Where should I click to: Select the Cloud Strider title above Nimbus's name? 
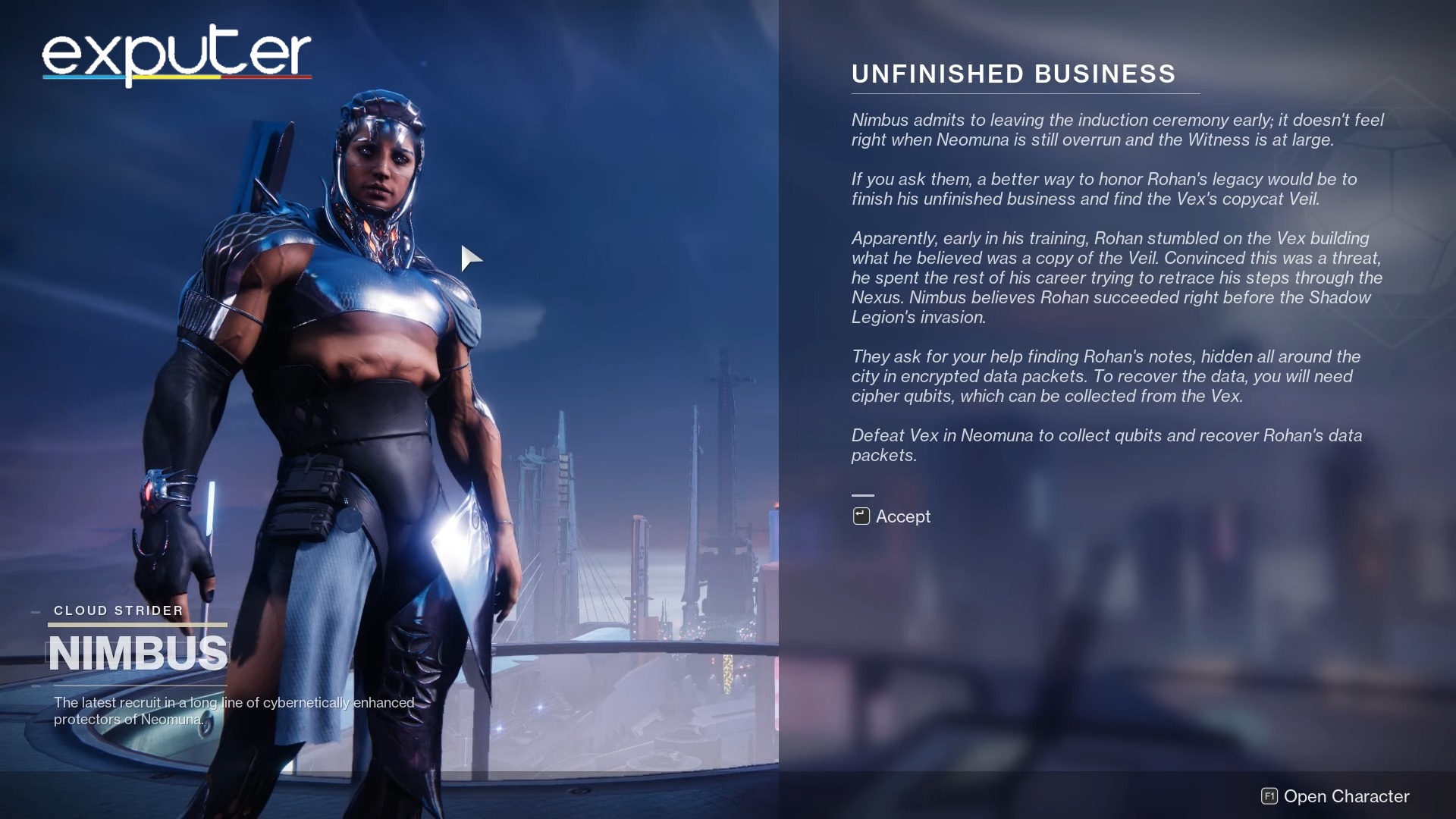tap(118, 610)
